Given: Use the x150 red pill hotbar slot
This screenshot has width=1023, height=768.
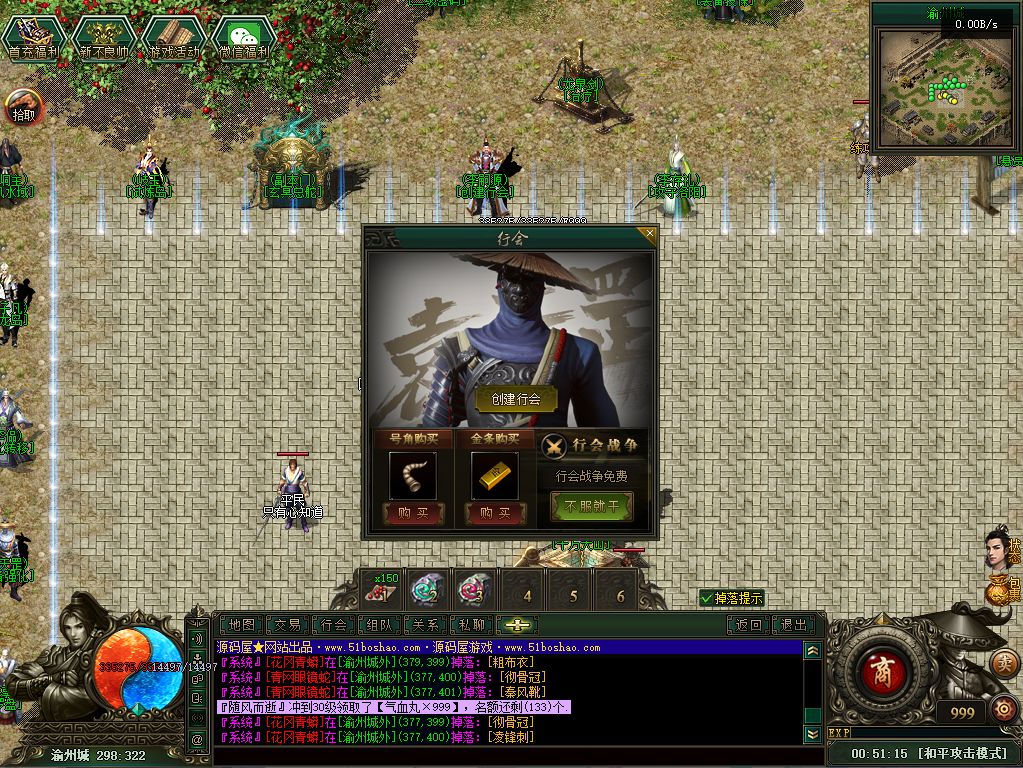Looking at the screenshot, I should [x=381, y=589].
